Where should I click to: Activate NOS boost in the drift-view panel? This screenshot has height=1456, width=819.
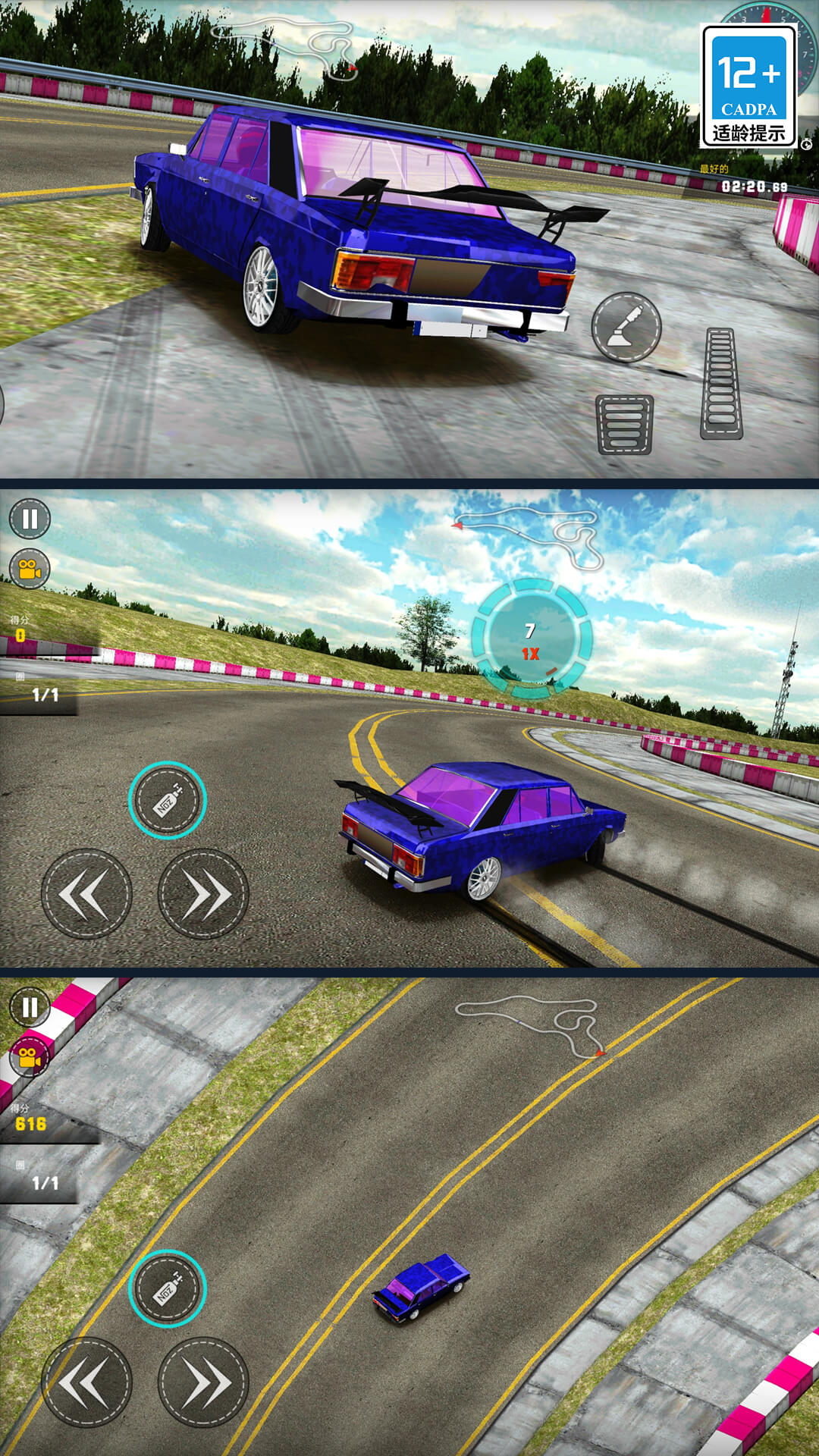(167, 800)
